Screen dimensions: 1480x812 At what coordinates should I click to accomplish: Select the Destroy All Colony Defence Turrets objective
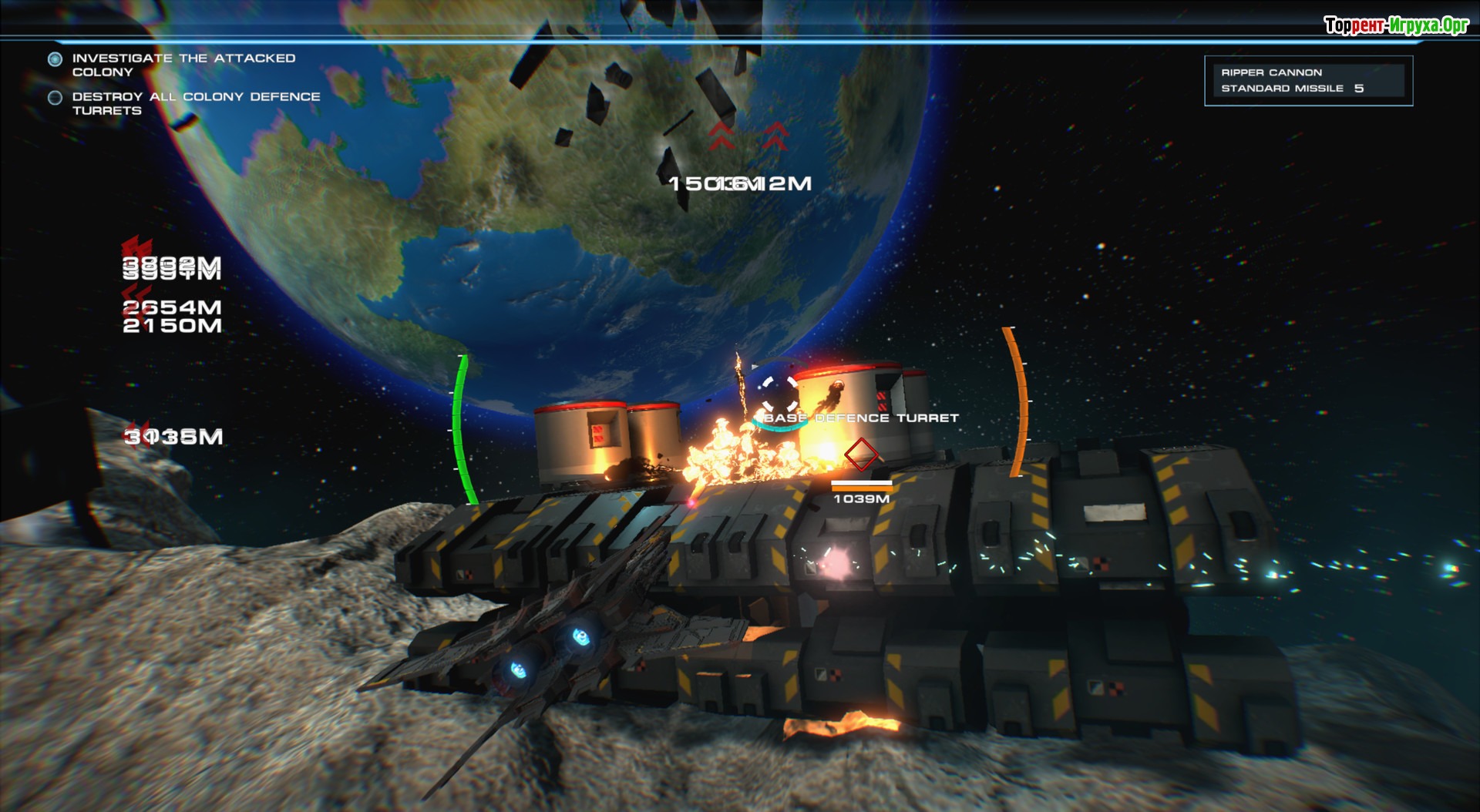(x=195, y=103)
